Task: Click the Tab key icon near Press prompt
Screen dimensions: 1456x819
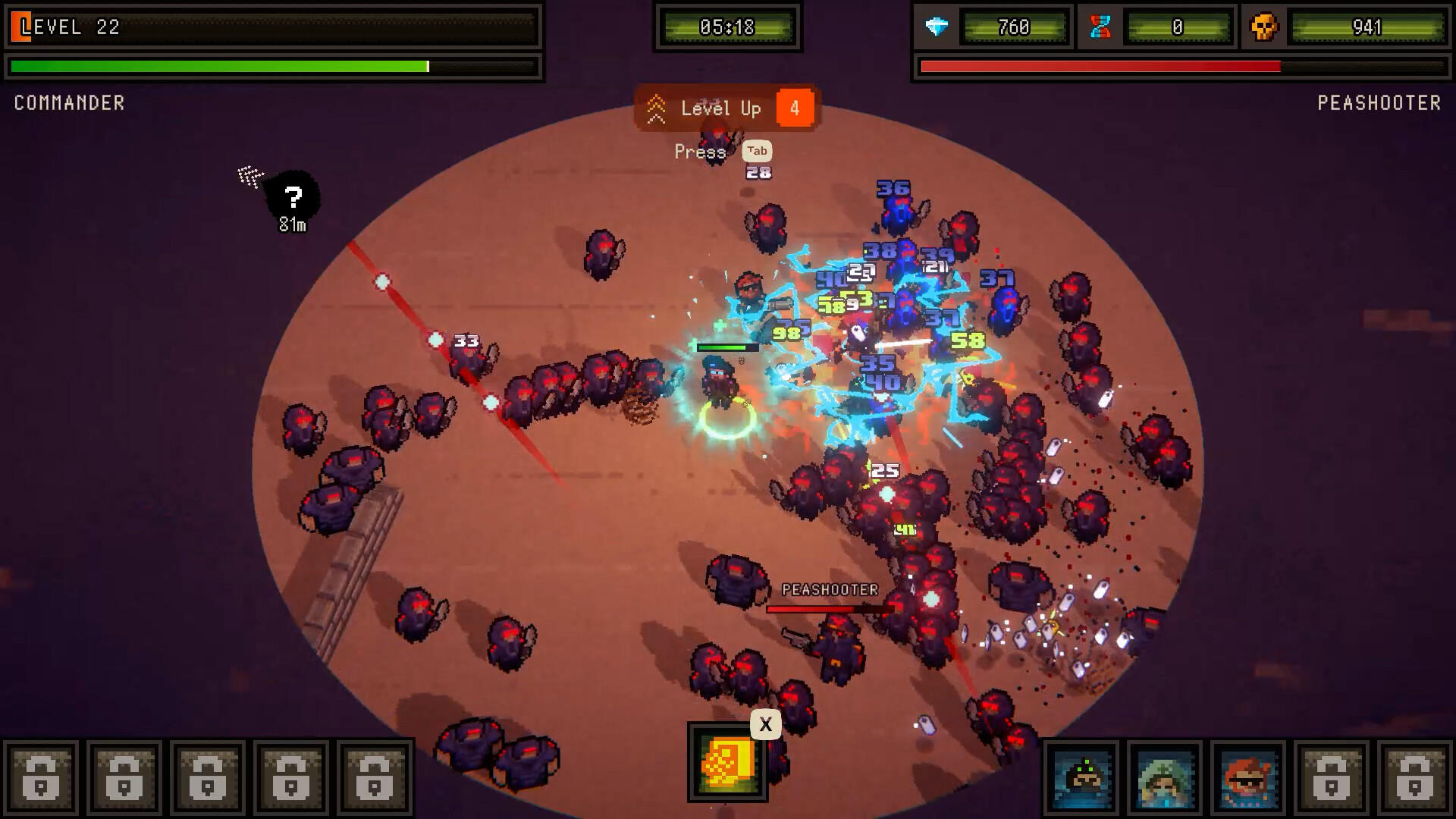Action: 758,151
